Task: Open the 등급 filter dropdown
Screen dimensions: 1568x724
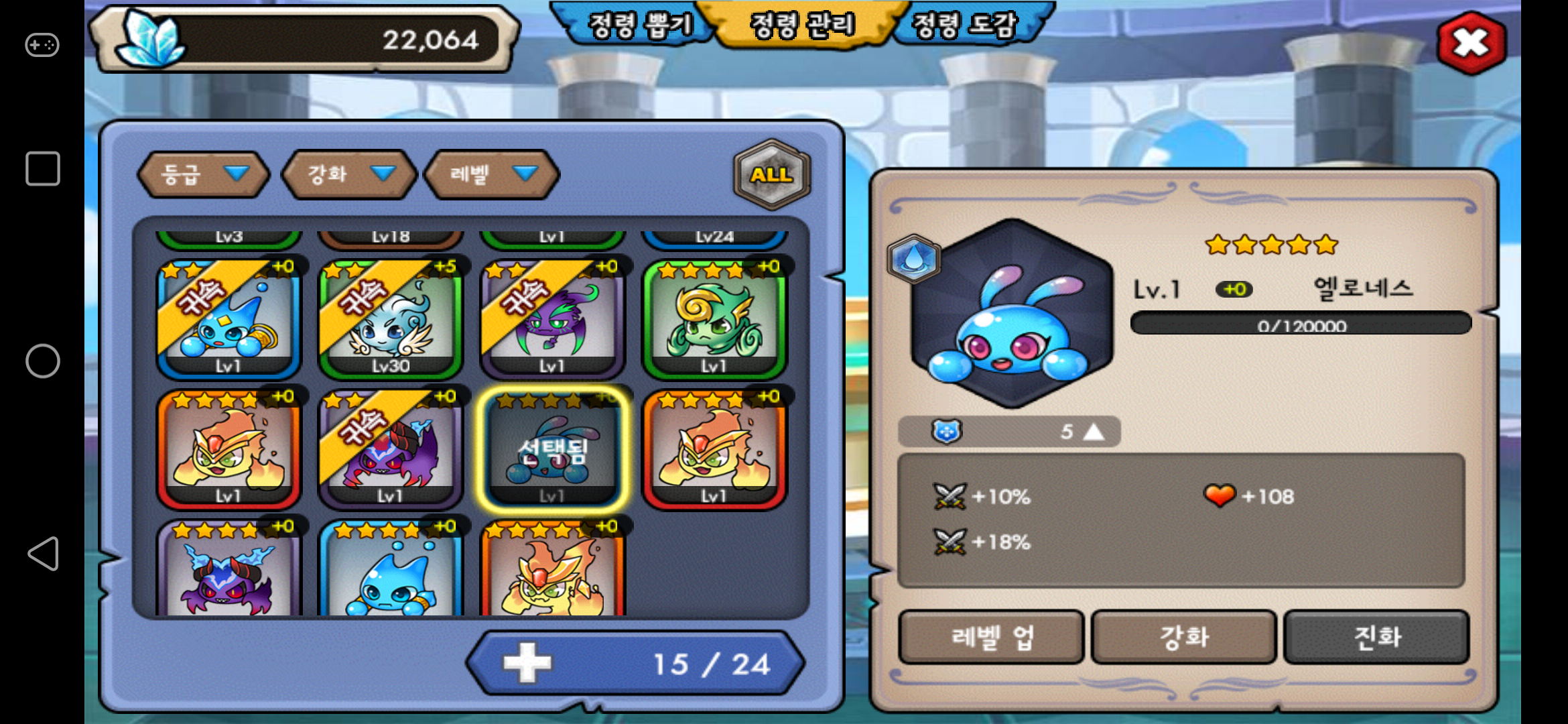Action: coord(203,174)
